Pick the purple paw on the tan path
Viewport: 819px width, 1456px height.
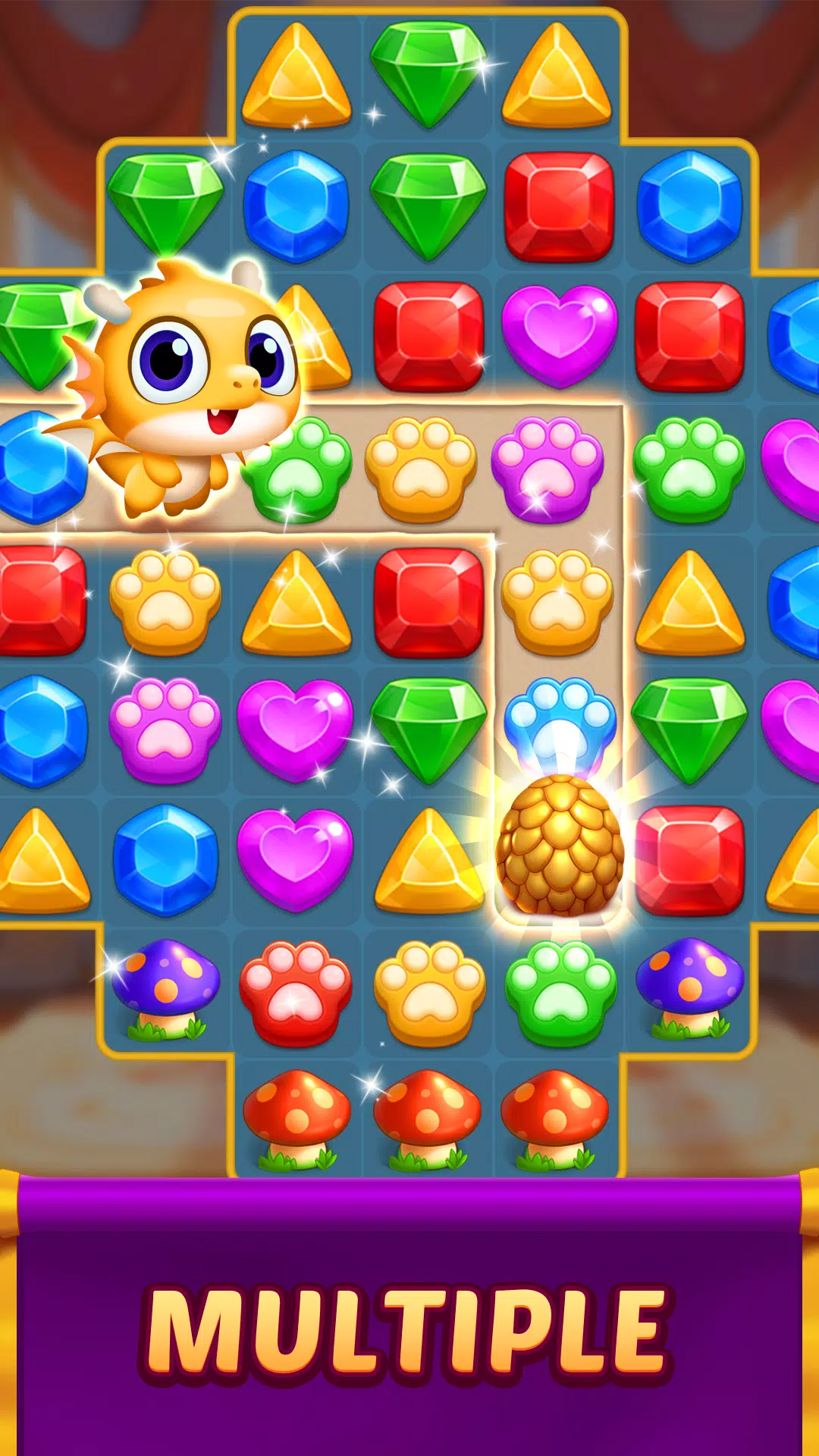(x=547, y=468)
